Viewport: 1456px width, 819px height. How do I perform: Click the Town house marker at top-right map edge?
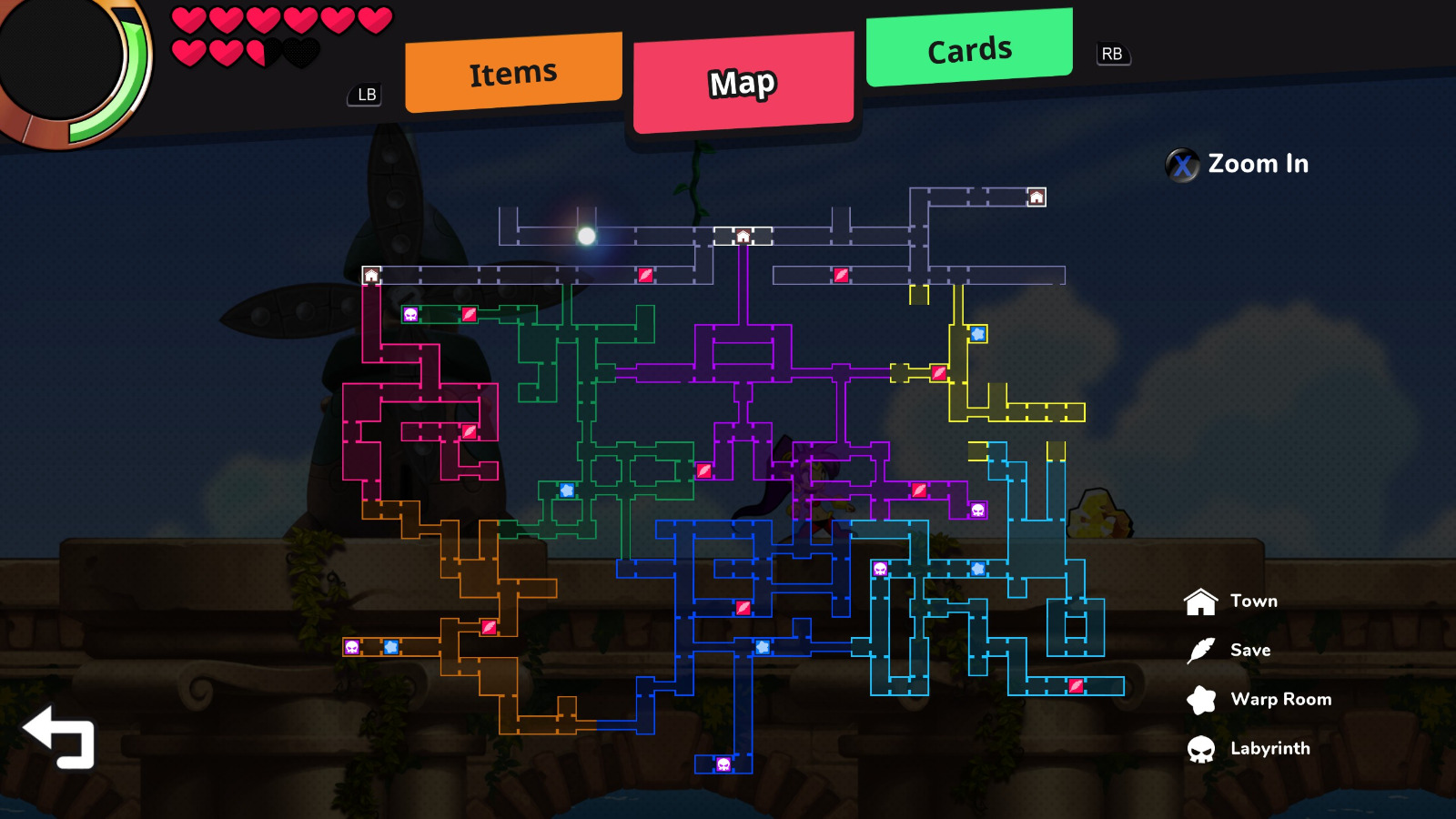pos(1036,196)
